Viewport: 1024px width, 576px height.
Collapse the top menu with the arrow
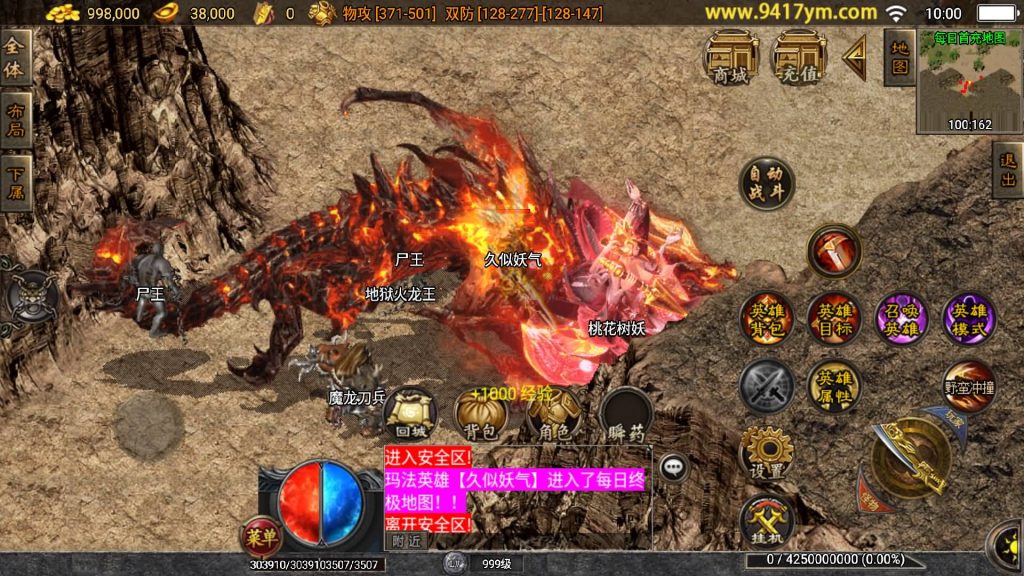[x=855, y=58]
